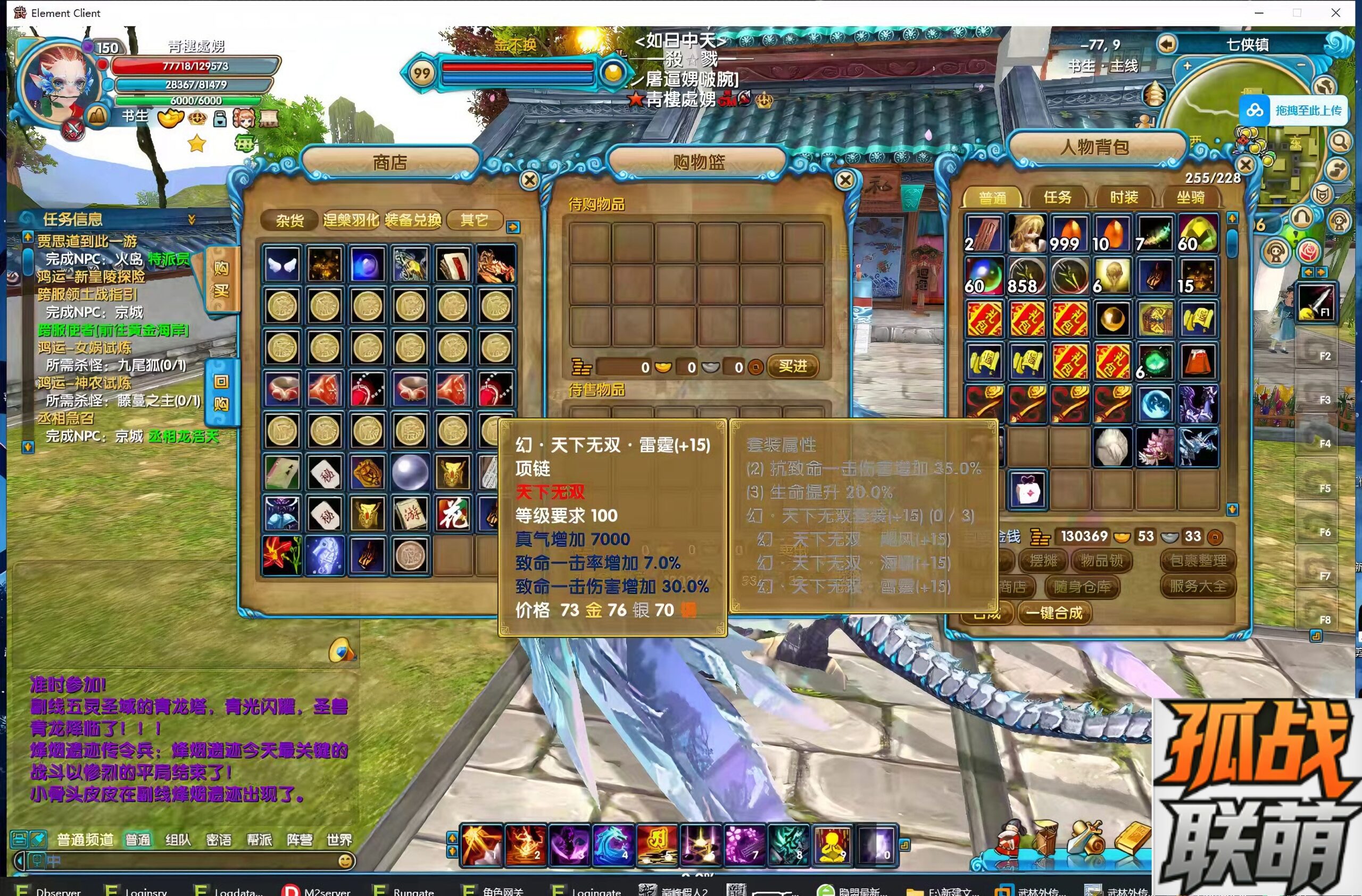Select the 世界 chat channel
This screenshot has width=1362, height=896.
point(339,840)
